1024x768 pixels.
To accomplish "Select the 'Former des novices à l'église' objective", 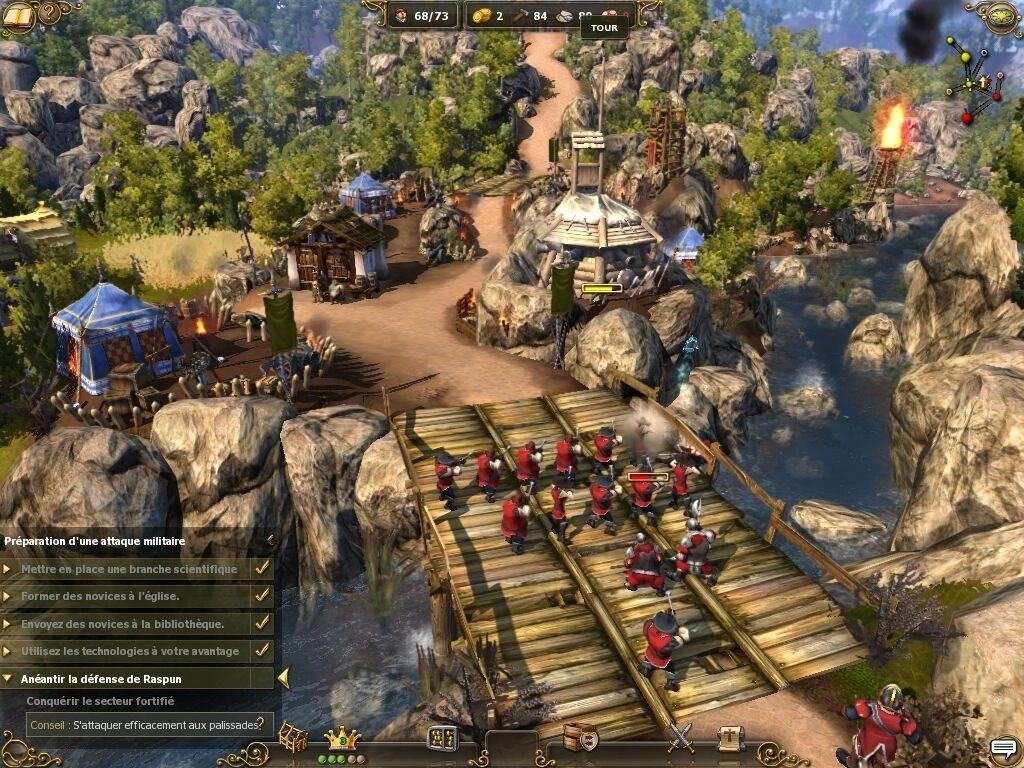I will [137, 596].
